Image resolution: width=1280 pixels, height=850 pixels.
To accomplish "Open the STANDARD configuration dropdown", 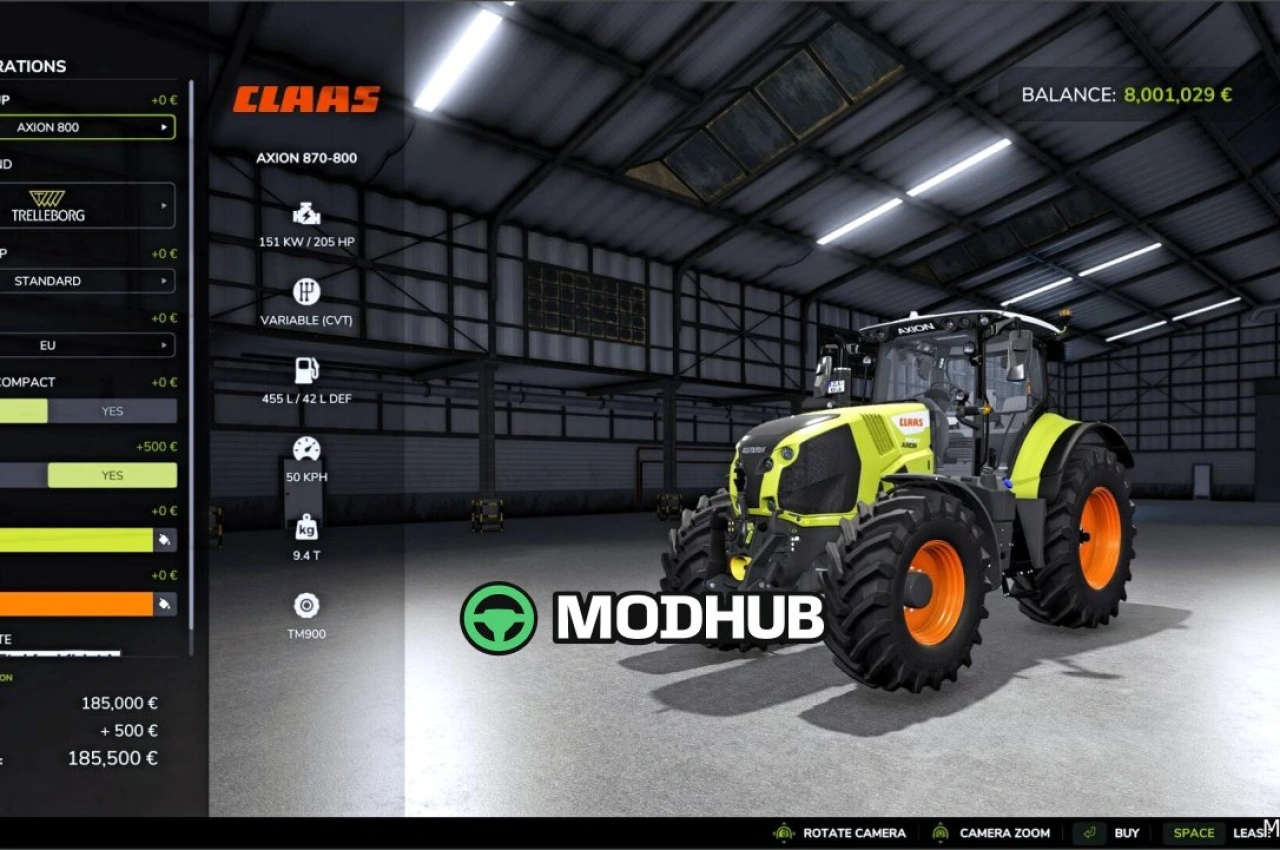I will point(88,281).
